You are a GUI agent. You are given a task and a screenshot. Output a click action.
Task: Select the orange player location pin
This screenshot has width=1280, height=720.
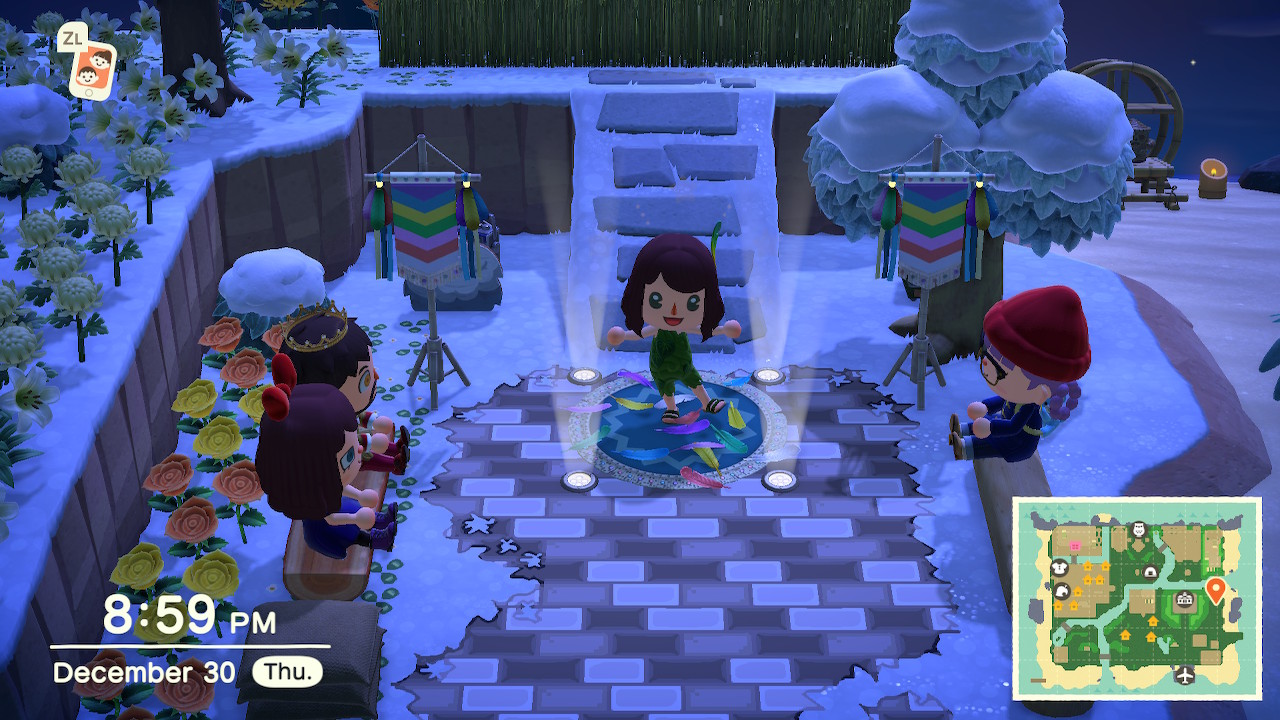[x=1215, y=589]
